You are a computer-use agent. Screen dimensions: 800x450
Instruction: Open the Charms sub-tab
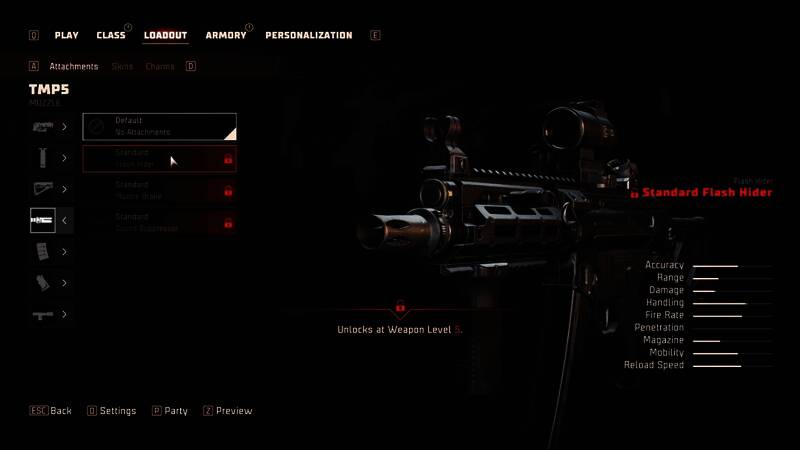coord(160,67)
